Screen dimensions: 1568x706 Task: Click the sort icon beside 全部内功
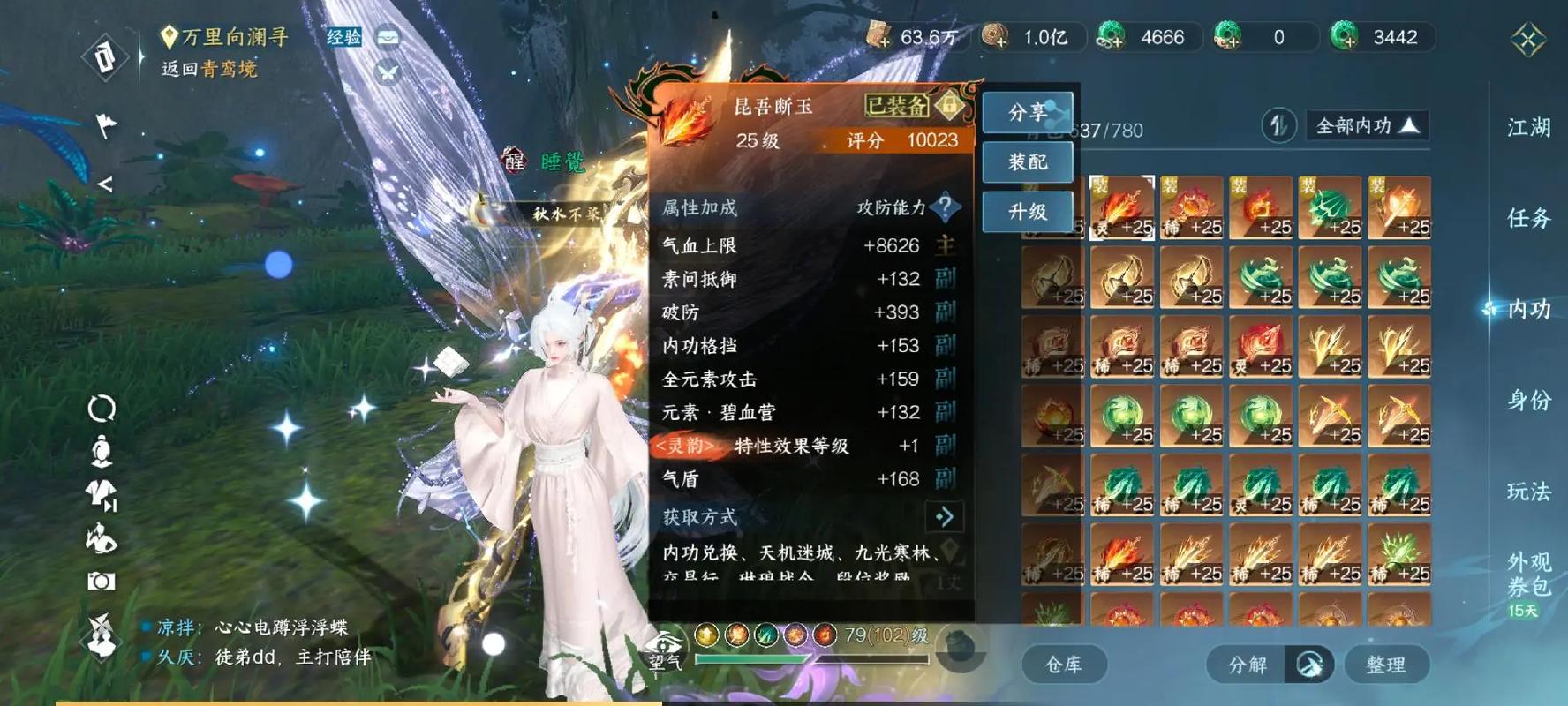(x=1278, y=126)
